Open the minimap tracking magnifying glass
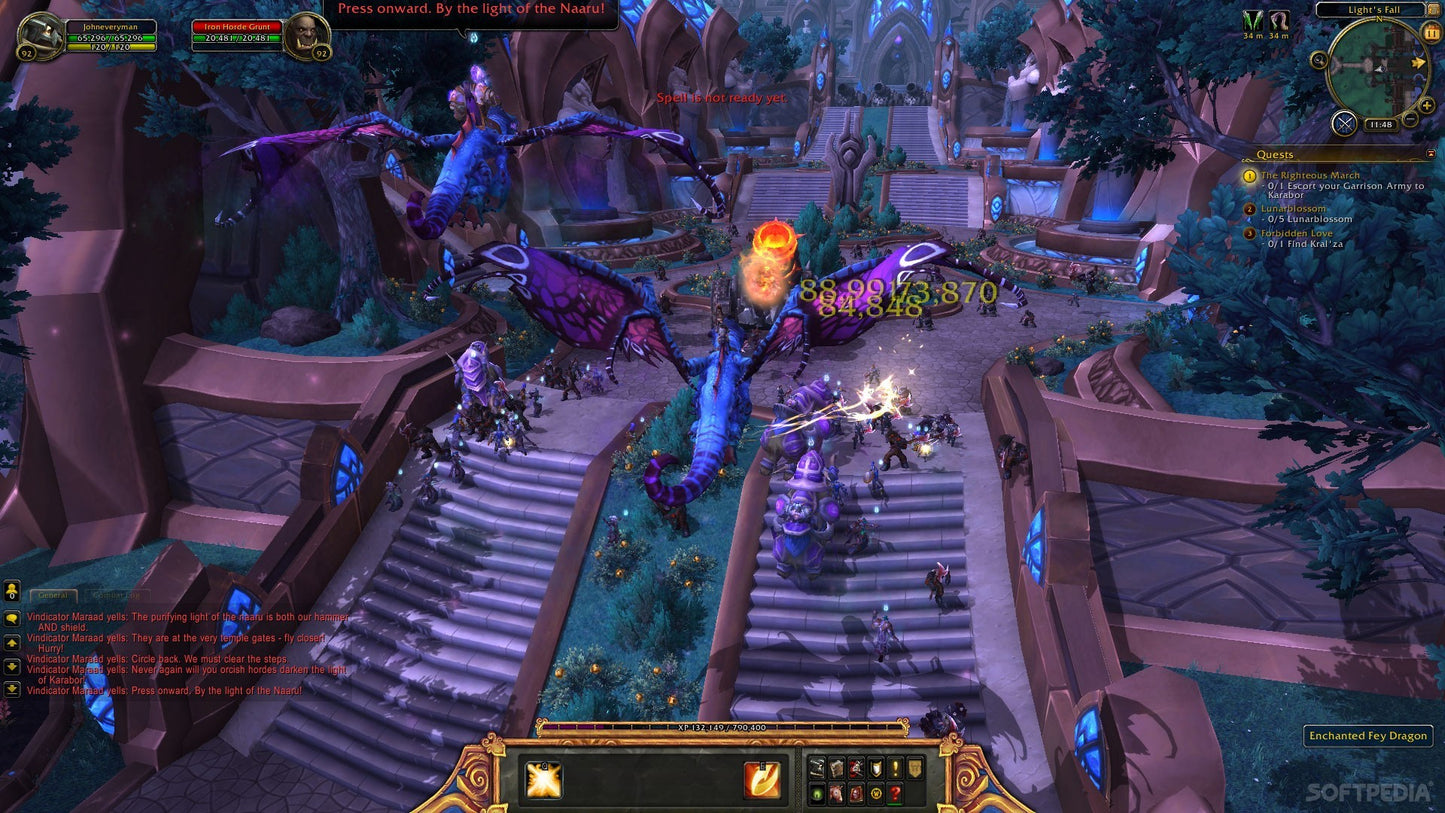Screen dimensions: 1445x813 click(1318, 61)
